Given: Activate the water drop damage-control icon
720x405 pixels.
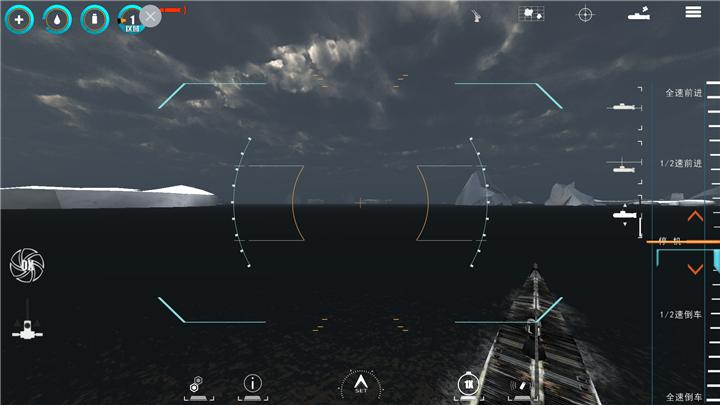Looking at the screenshot, I should (x=57, y=18).
